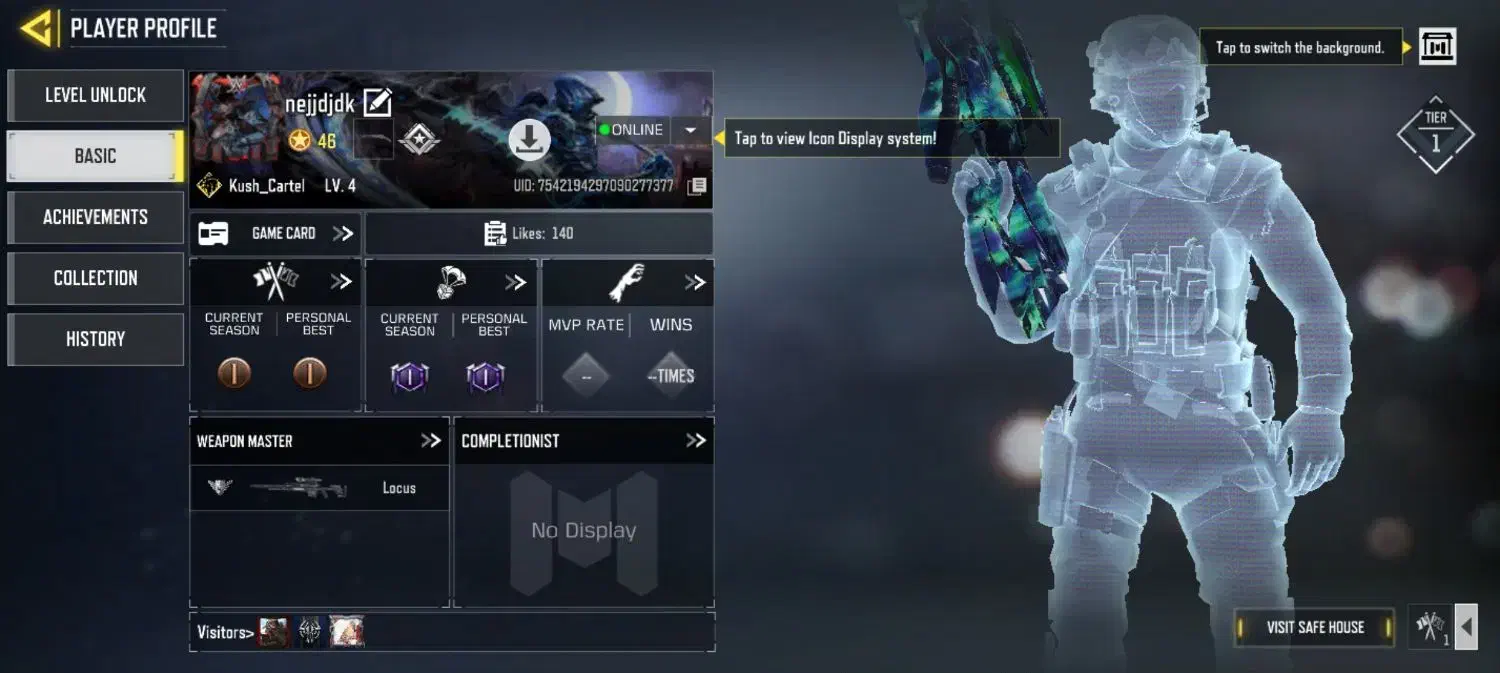Viewport: 1500px width, 673px height.
Task: Edit the player name nejjdjdk
Action: tap(377, 103)
